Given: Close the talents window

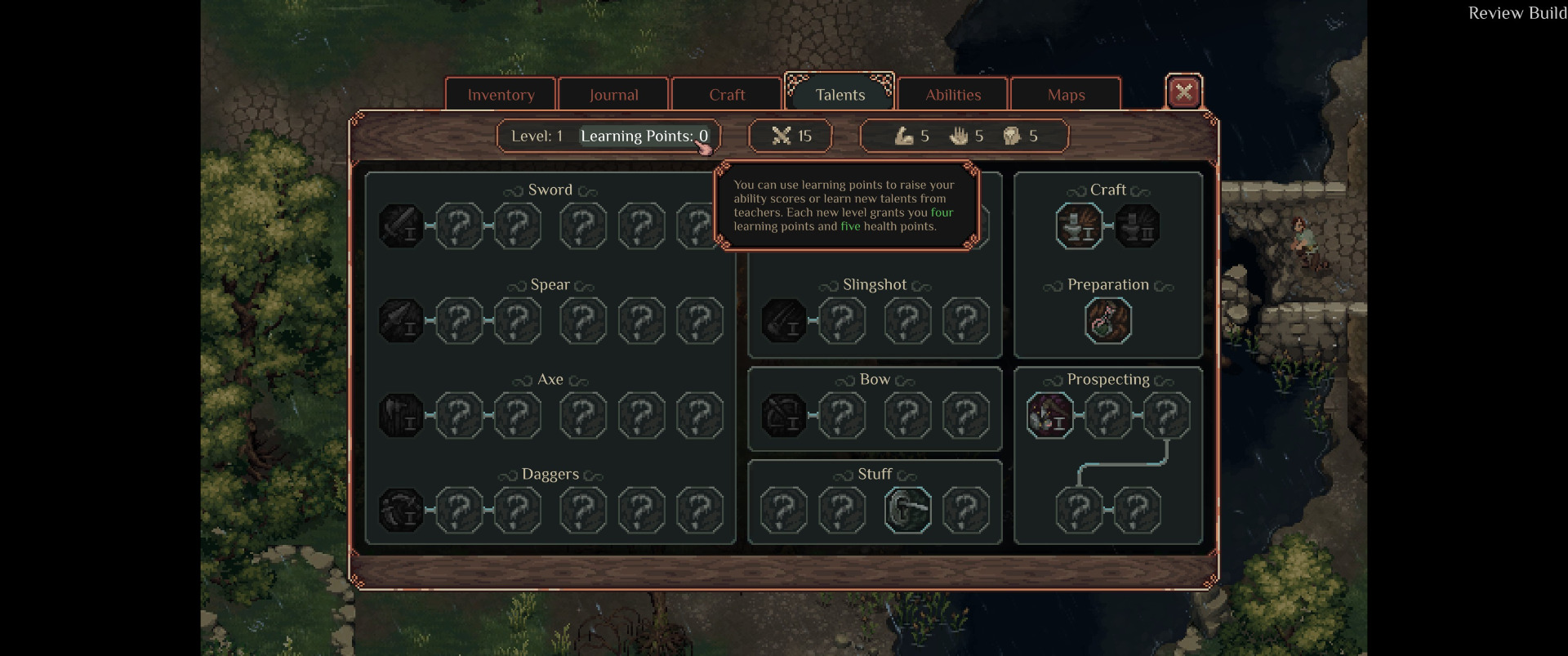Looking at the screenshot, I should 1183,92.
